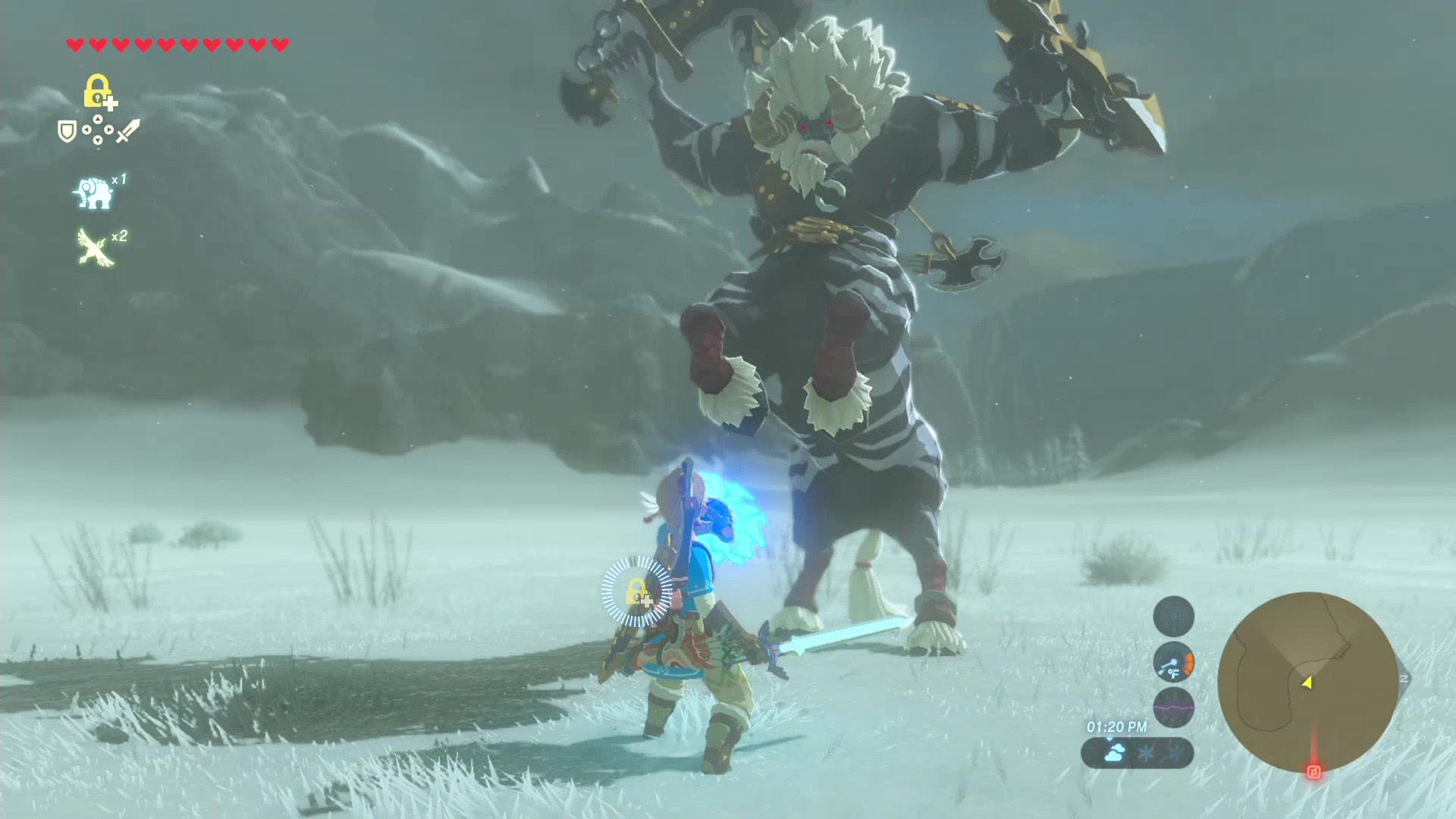Click the red objective marker on minimap
This screenshot has width=1456, height=819.
1313,772
